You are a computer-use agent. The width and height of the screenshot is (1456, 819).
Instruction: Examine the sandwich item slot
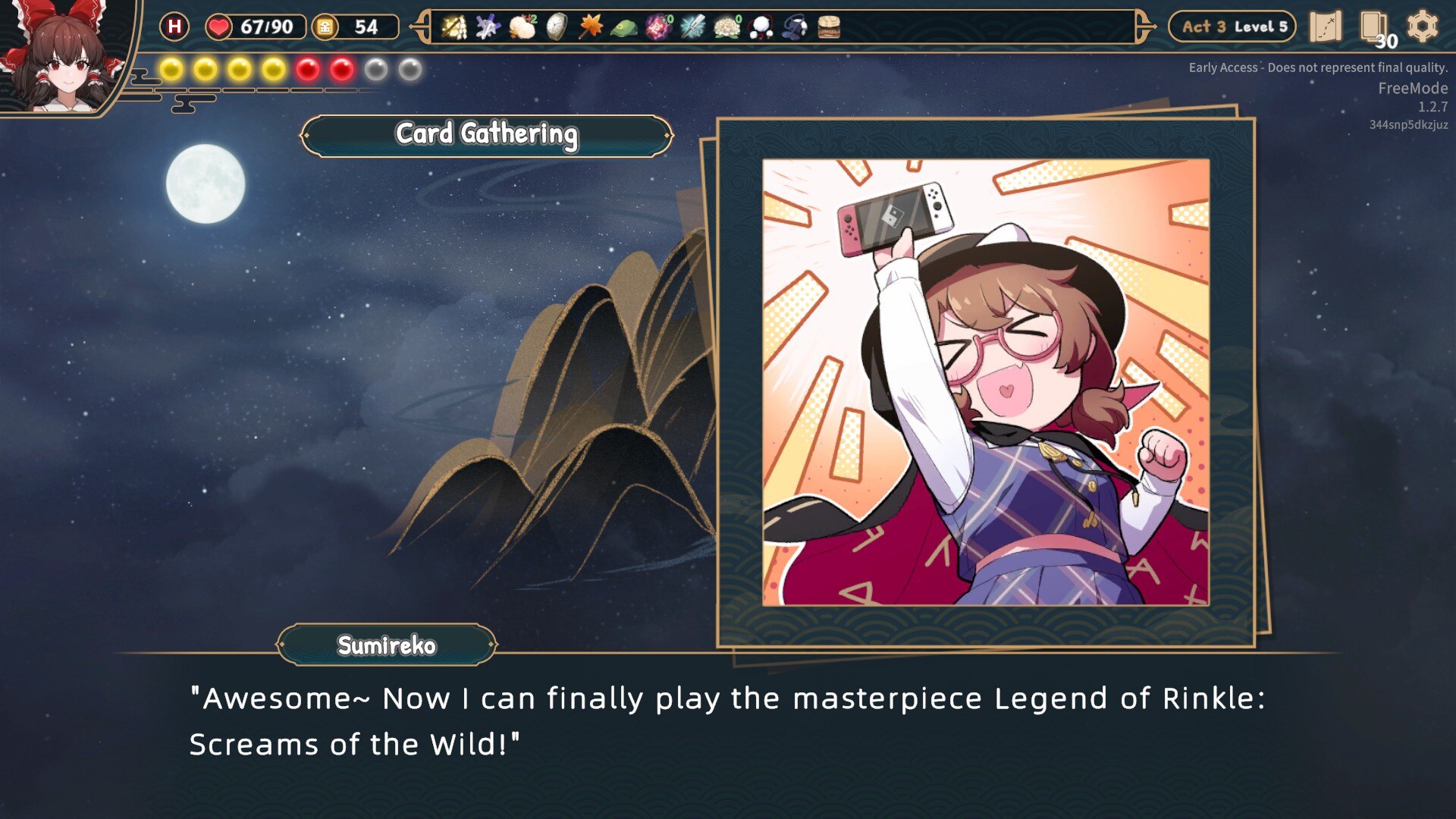click(830, 27)
